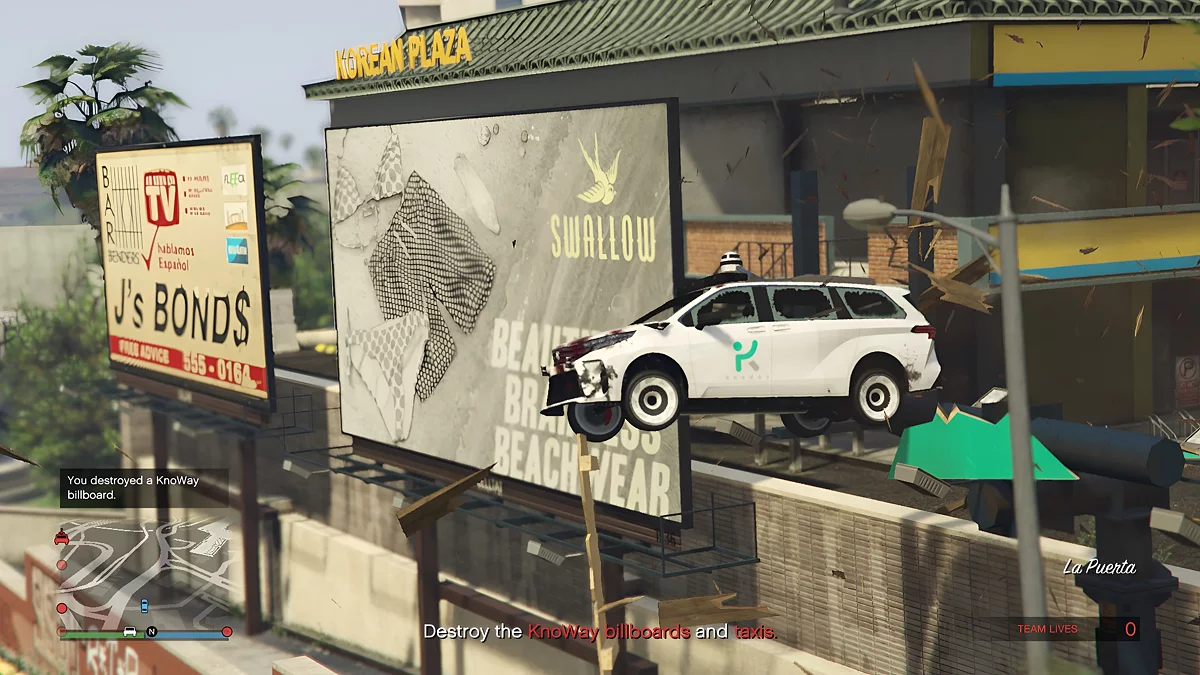The image size is (1200, 675).
Task: Dismiss the destroyed KnoWay billboard notification
Action: tap(143, 487)
